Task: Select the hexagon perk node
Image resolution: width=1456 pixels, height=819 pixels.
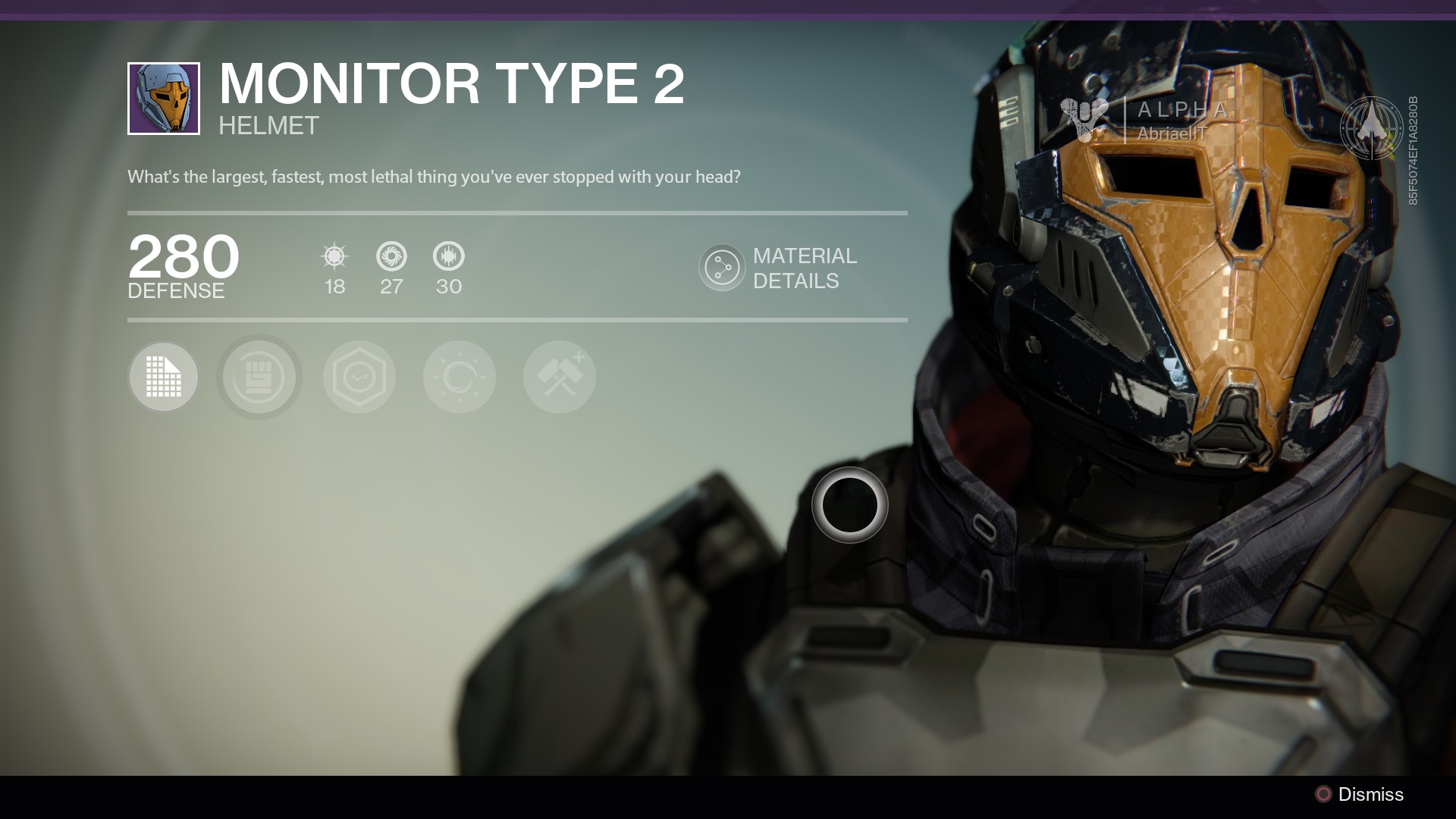Action: pos(359,377)
